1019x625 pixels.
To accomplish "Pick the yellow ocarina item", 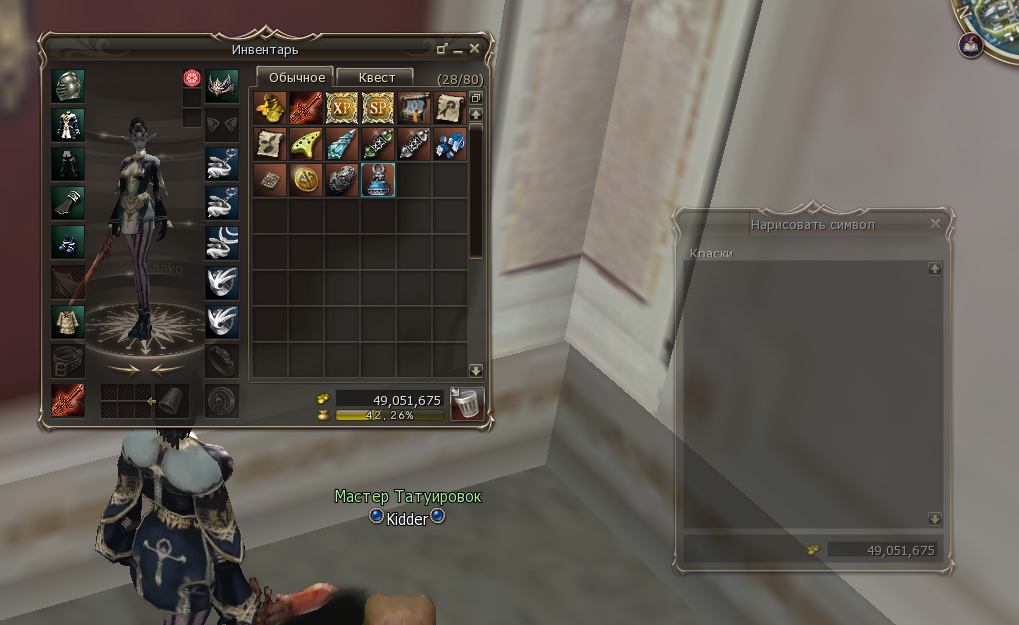I will click(306, 143).
